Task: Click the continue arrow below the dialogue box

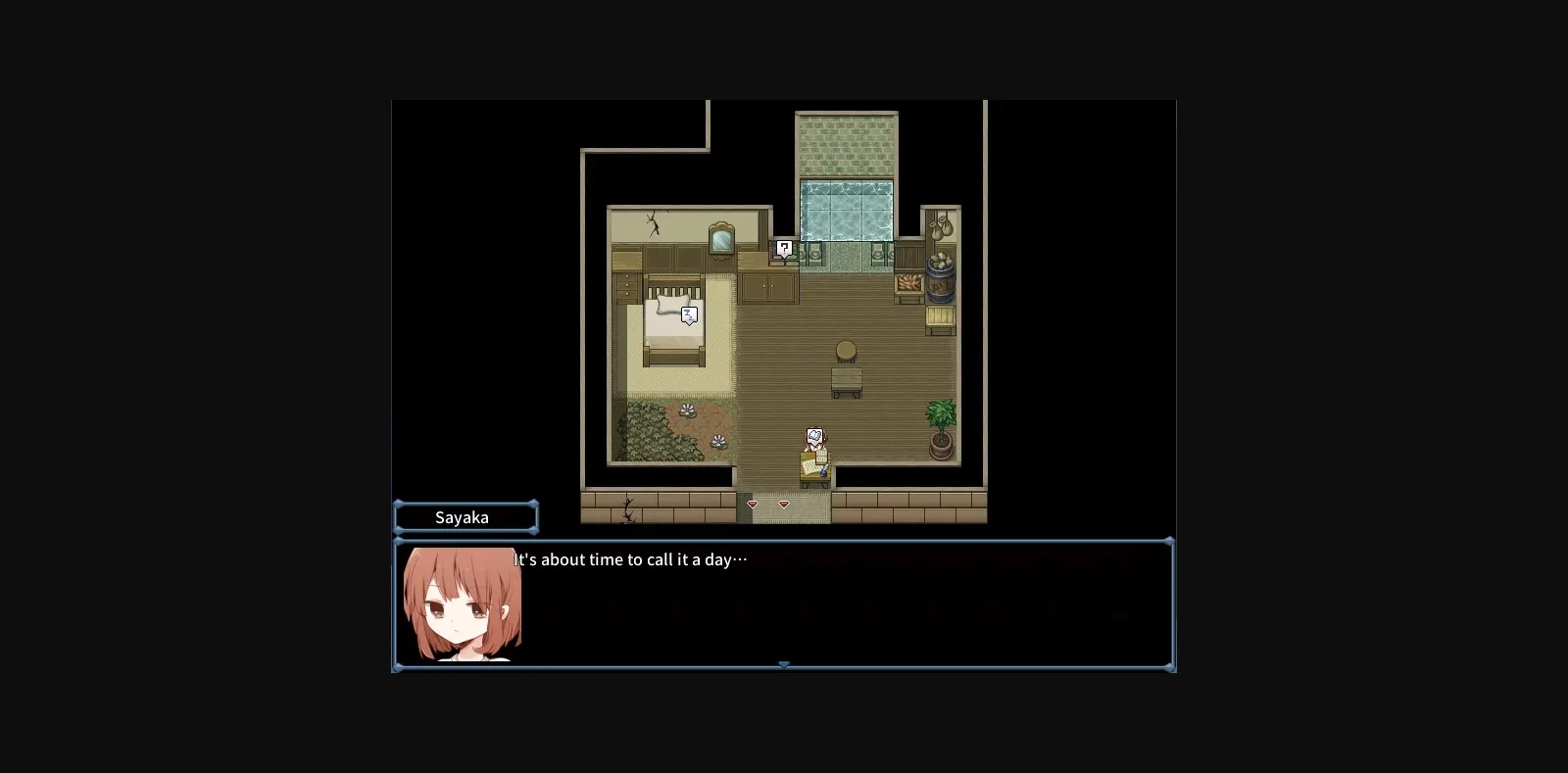Action: tap(784, 665)
